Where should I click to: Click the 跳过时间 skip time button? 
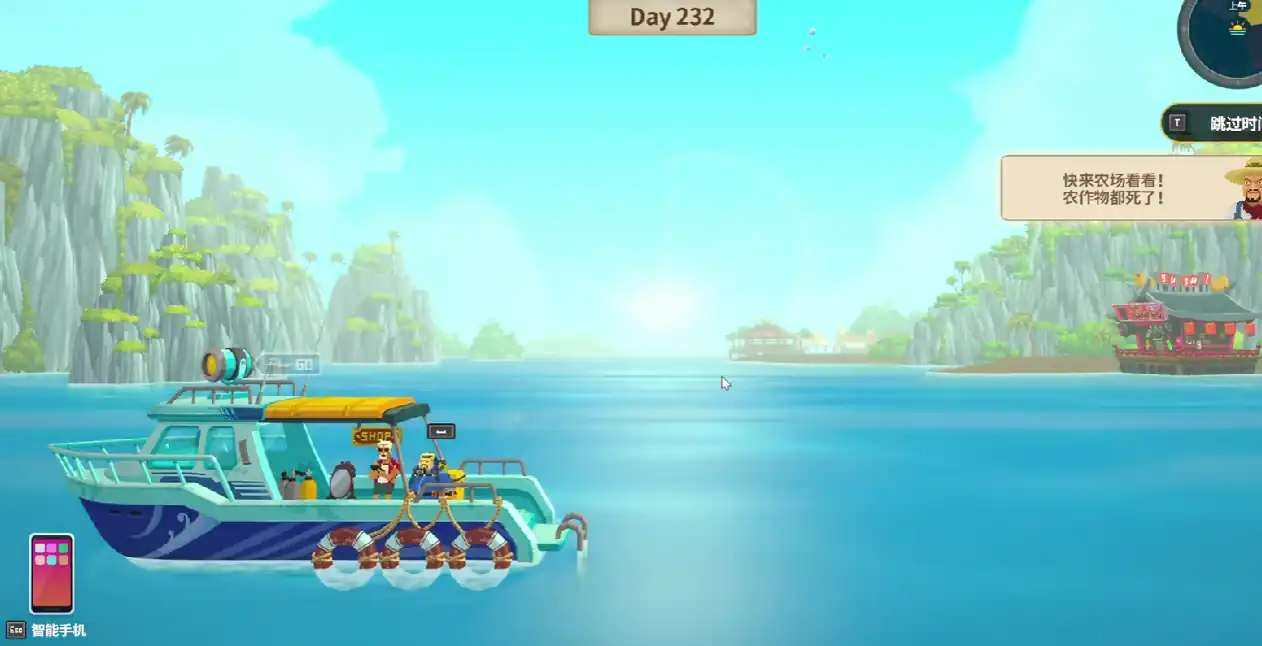[x=1216, y=124]
